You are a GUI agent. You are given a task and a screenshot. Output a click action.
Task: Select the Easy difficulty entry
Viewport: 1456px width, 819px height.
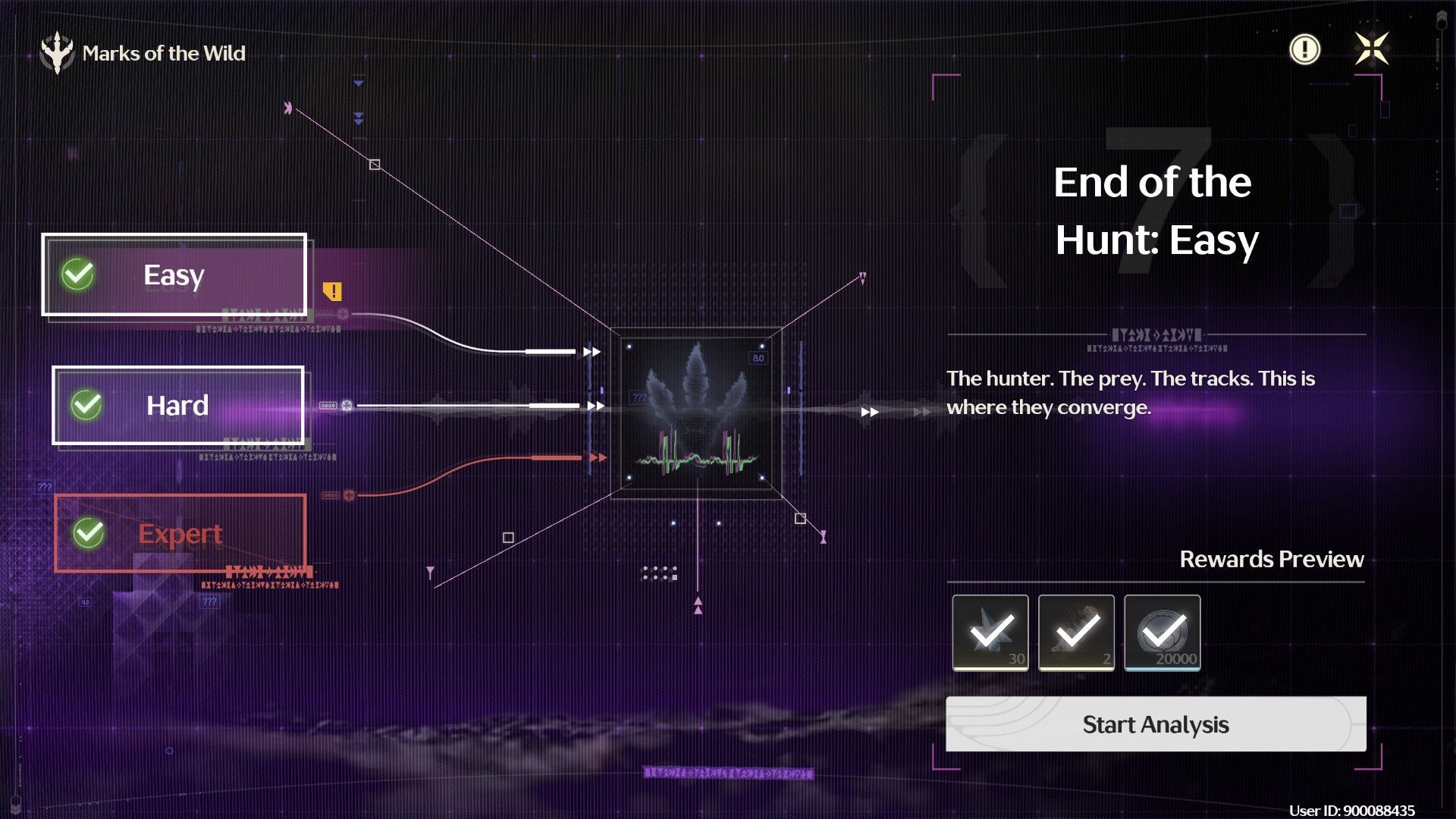(x=174, y=275)
